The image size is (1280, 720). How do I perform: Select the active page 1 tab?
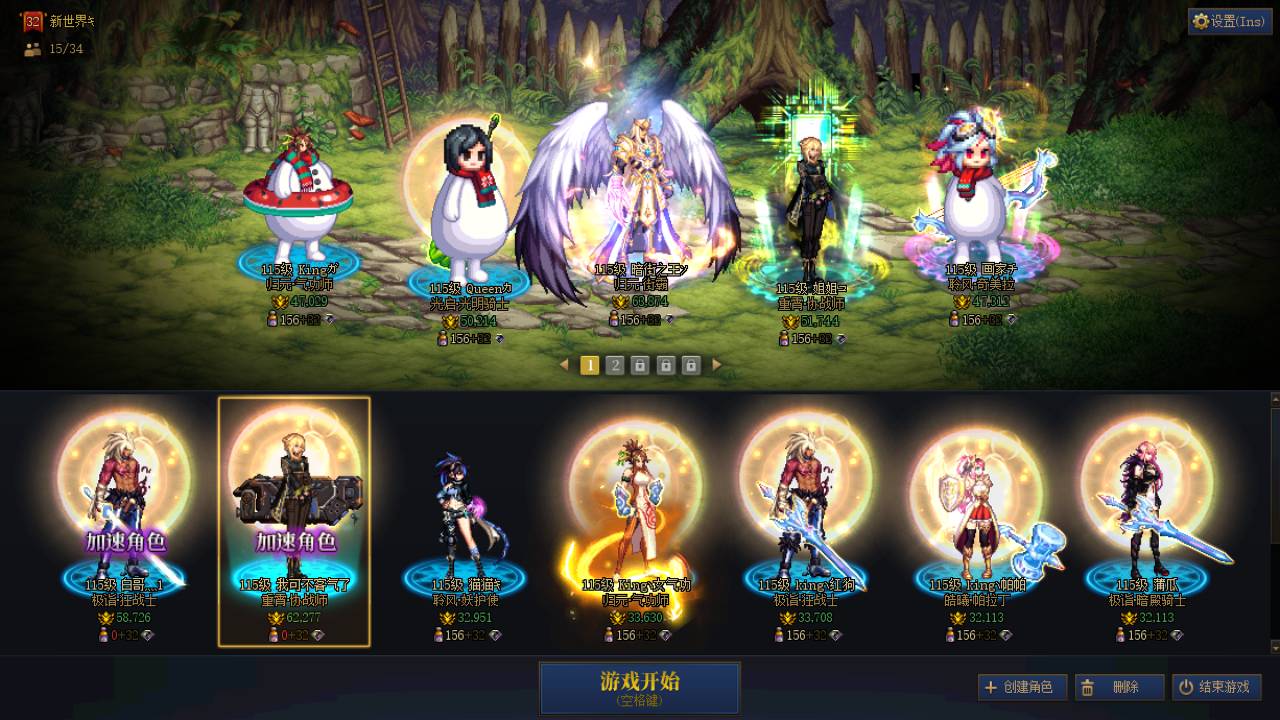pos(589,366)
